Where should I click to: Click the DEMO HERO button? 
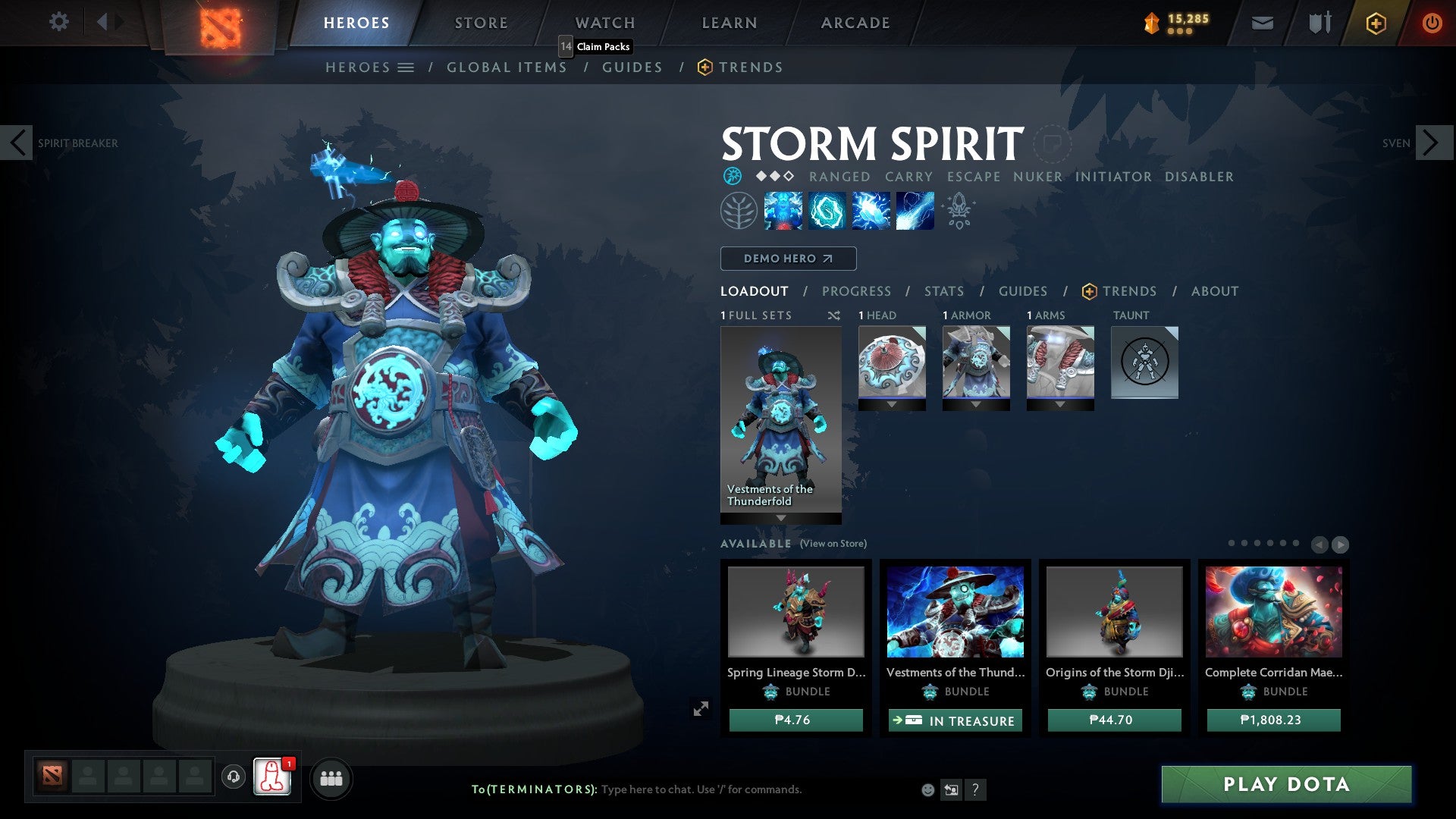click(x=787, y=259)
